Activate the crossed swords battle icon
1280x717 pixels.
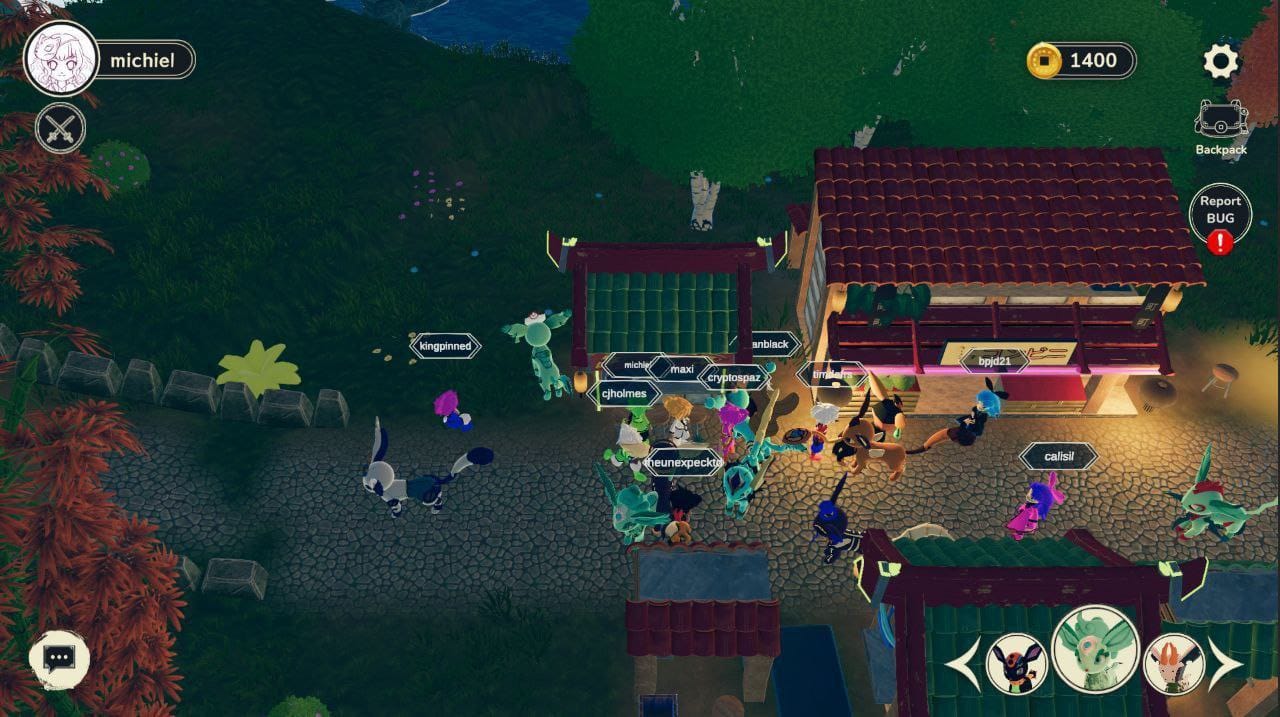tap(61, 128)
